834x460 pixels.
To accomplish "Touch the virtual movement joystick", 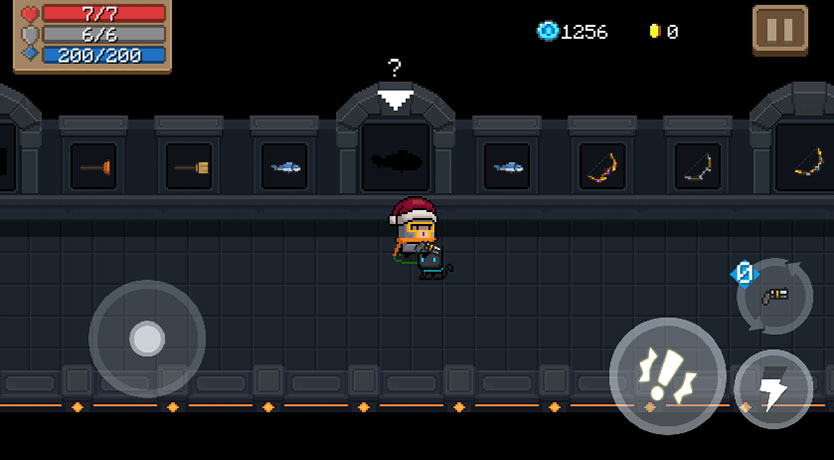I will click(147, 339).
